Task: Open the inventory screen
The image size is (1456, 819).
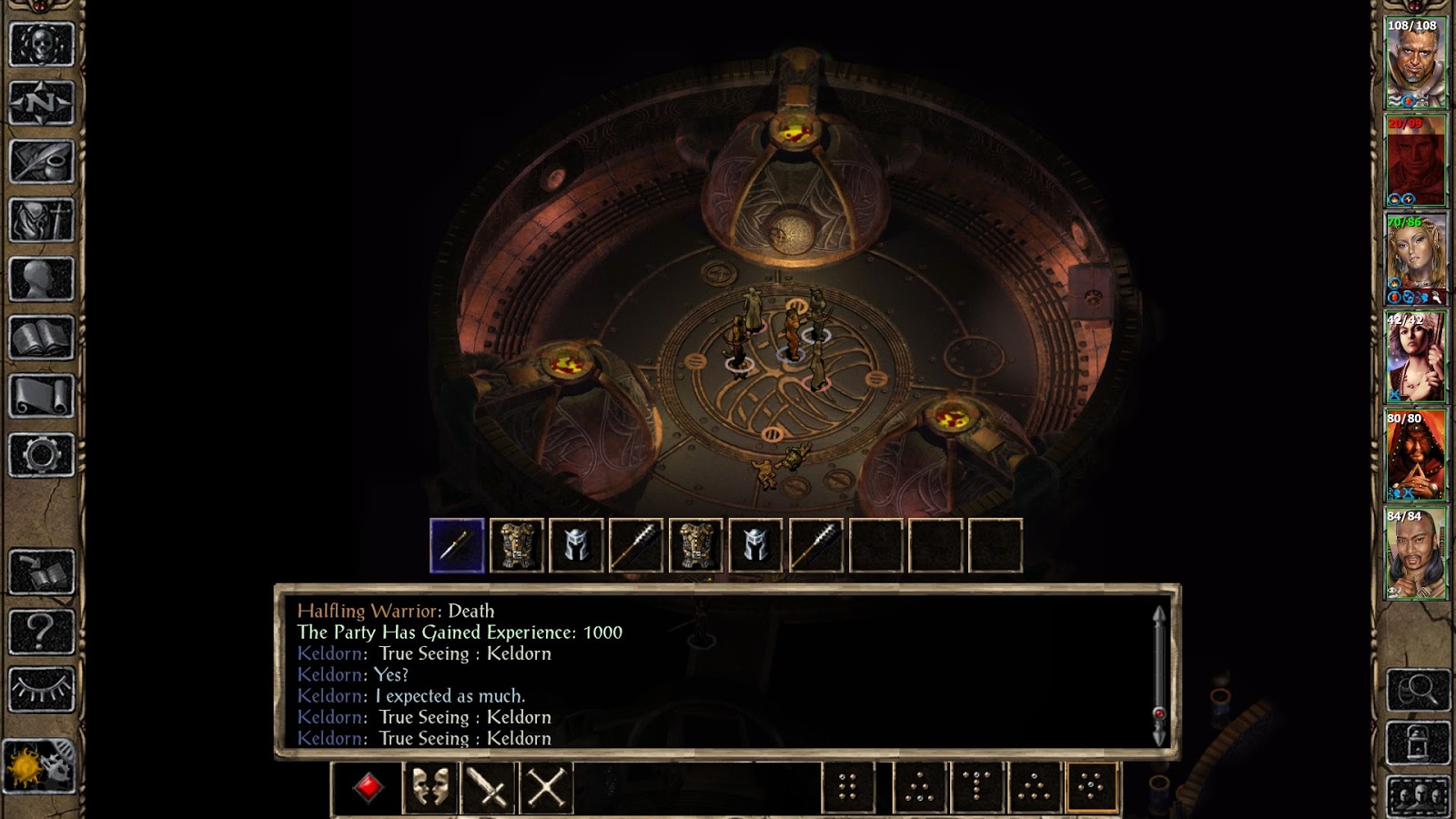Action: pyautogui.click(x=41, y=220)
